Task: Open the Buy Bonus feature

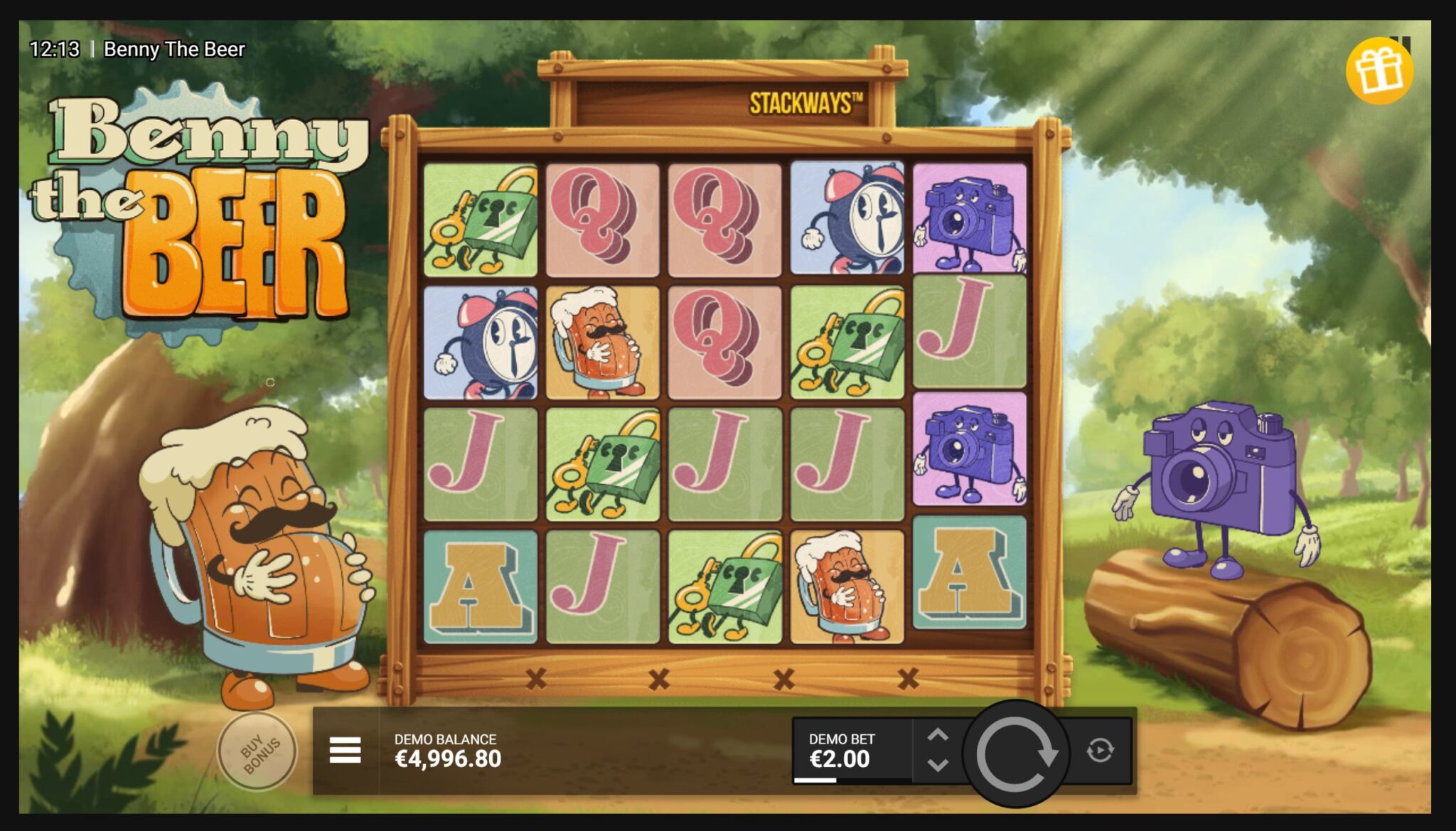Action: (x=259, y=753)
